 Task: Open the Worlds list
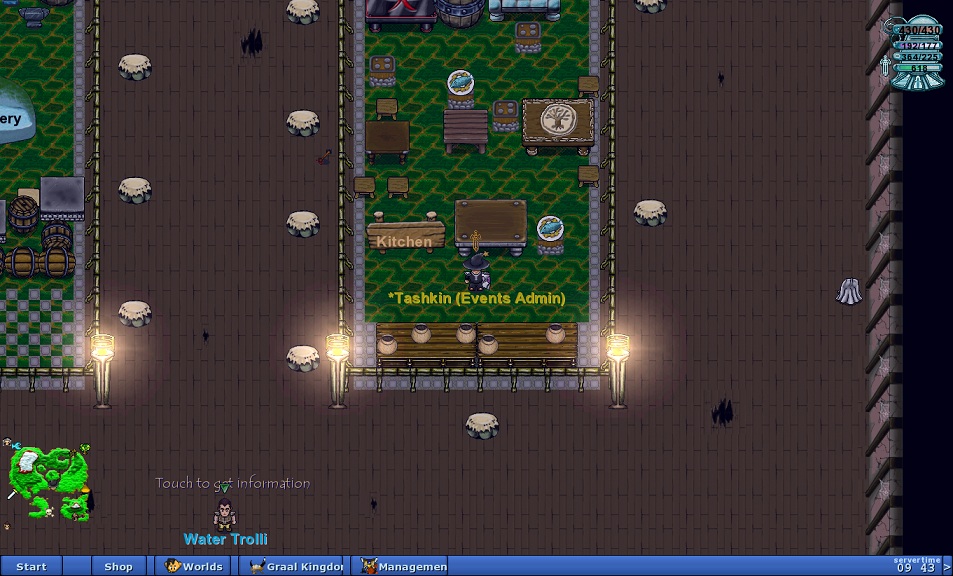pyautogui.click(x=195, y=566)
